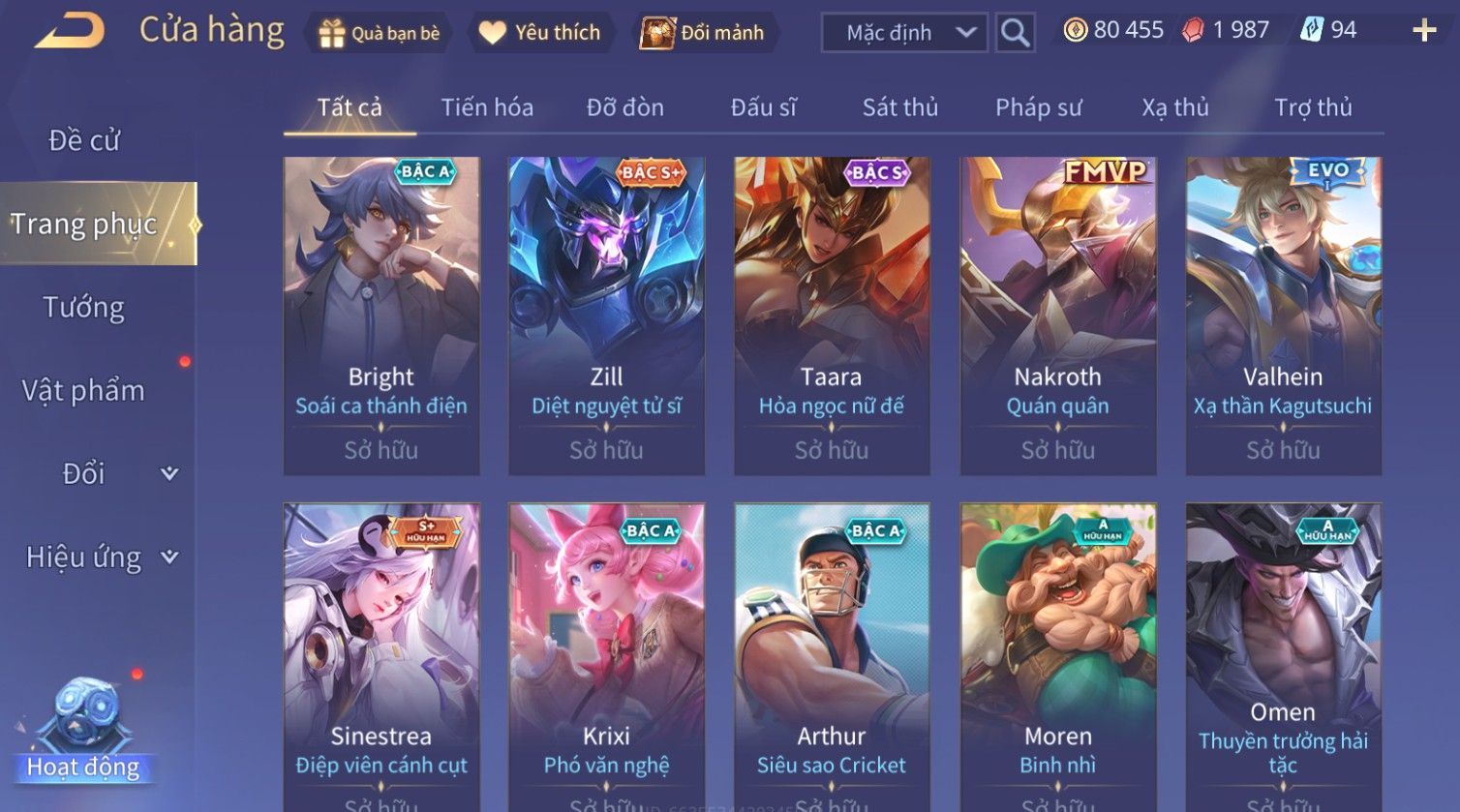Show the Sát thủ skins tab
The width and height of the screenshot is (1460, 812).
point(900,107)
